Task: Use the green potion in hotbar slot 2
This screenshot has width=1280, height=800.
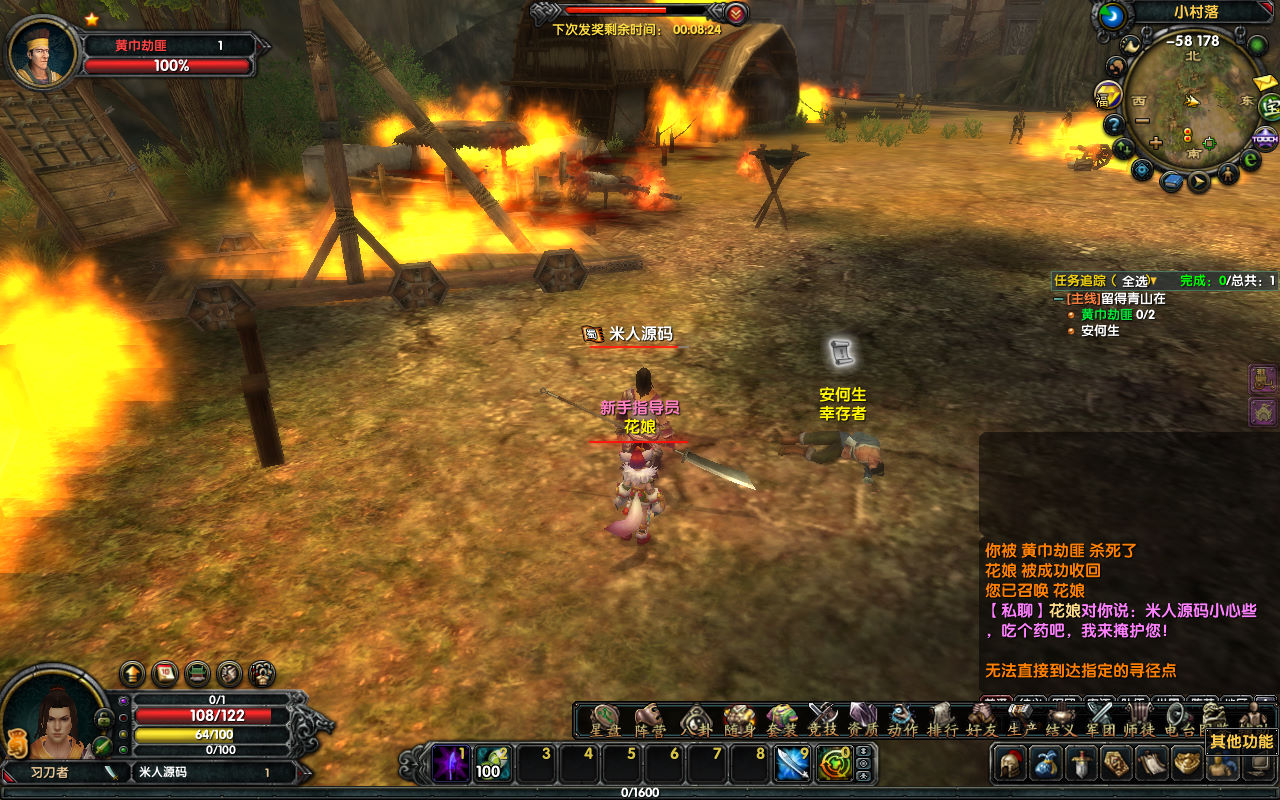Action: [x=492, y=765]
